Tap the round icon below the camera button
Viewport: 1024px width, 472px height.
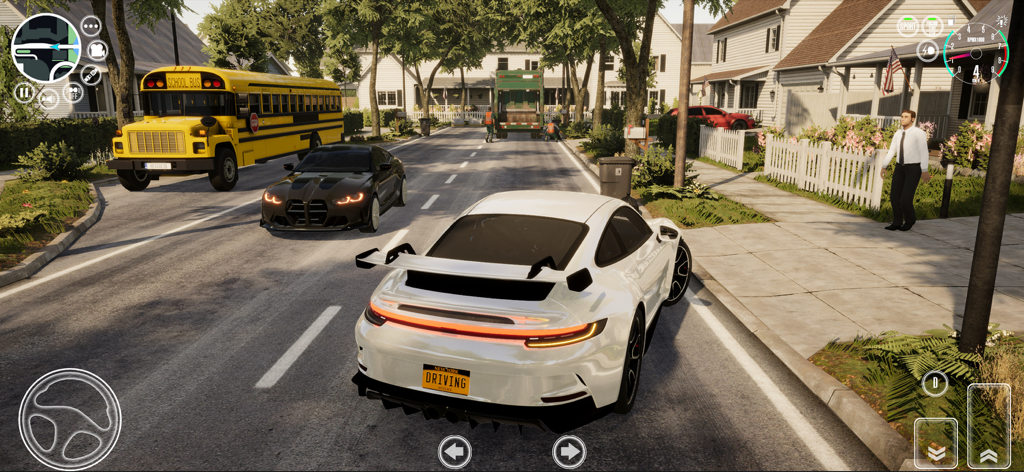tap(91, 75)
